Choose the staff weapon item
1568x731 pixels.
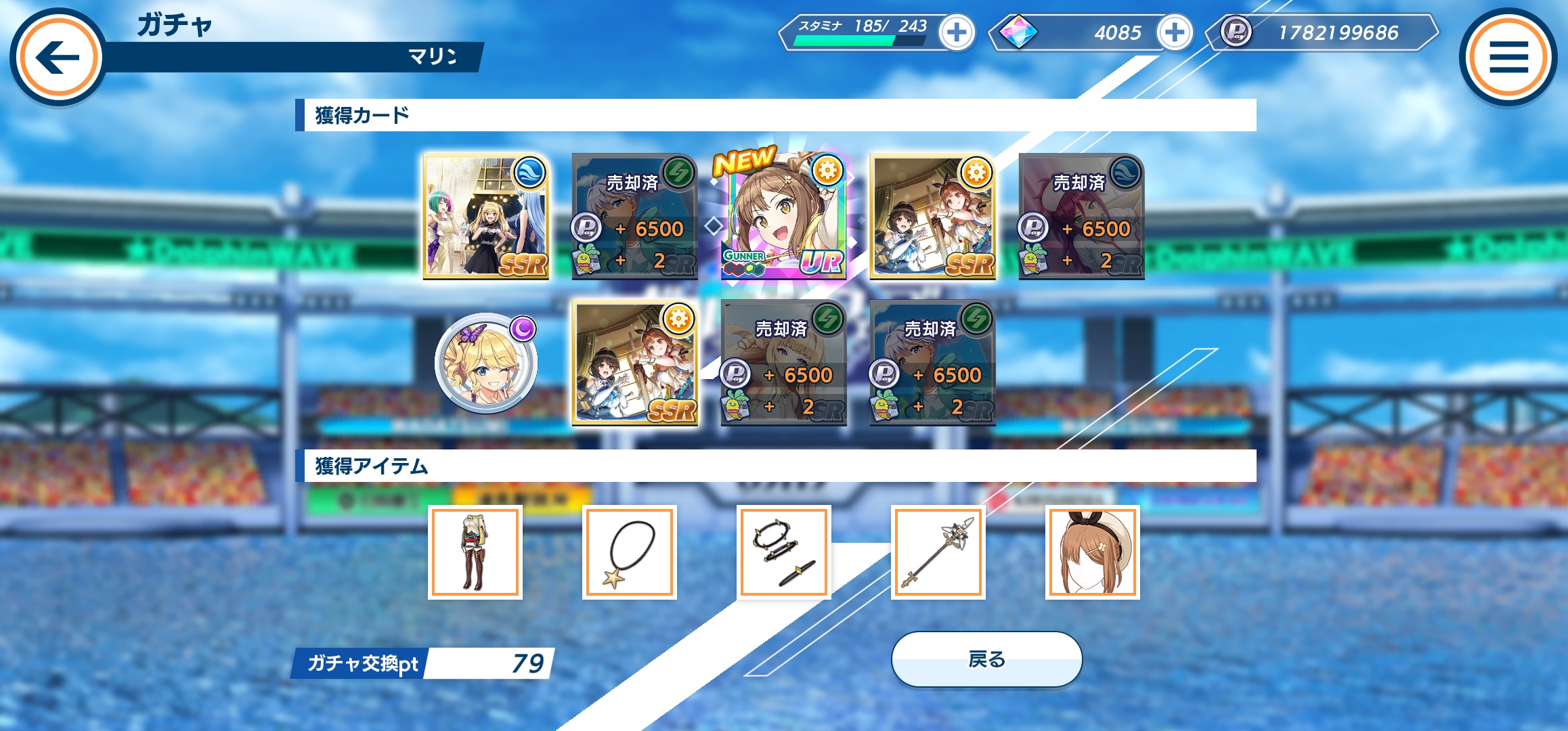pyautogui.click(x=938, y=552)
